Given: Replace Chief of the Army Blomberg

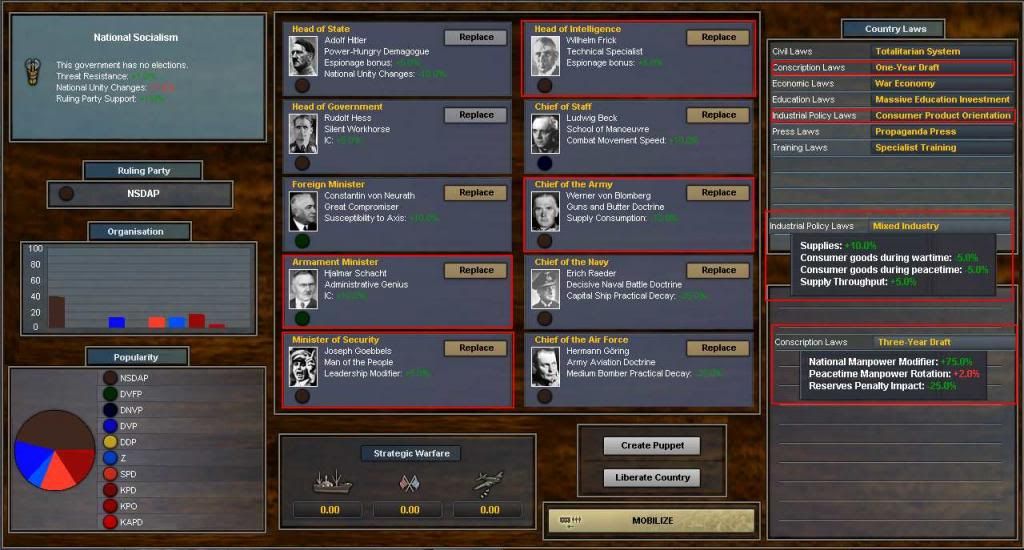Looking at the screenshot, I should coord(718,193).
